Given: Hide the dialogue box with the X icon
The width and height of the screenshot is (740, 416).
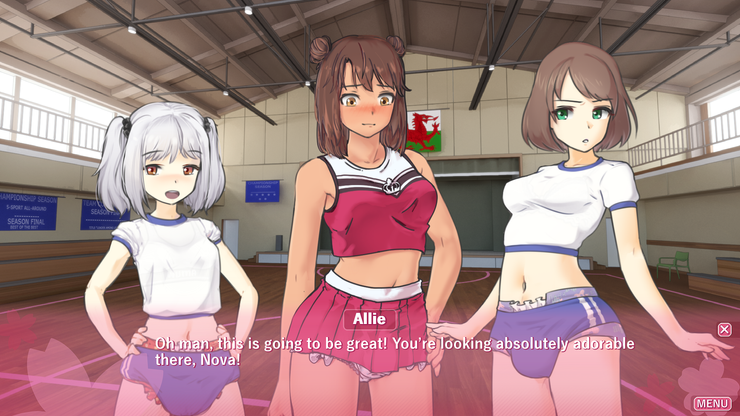Looking at the screenshot, I should pyautogui.click(x=725, y=329).
